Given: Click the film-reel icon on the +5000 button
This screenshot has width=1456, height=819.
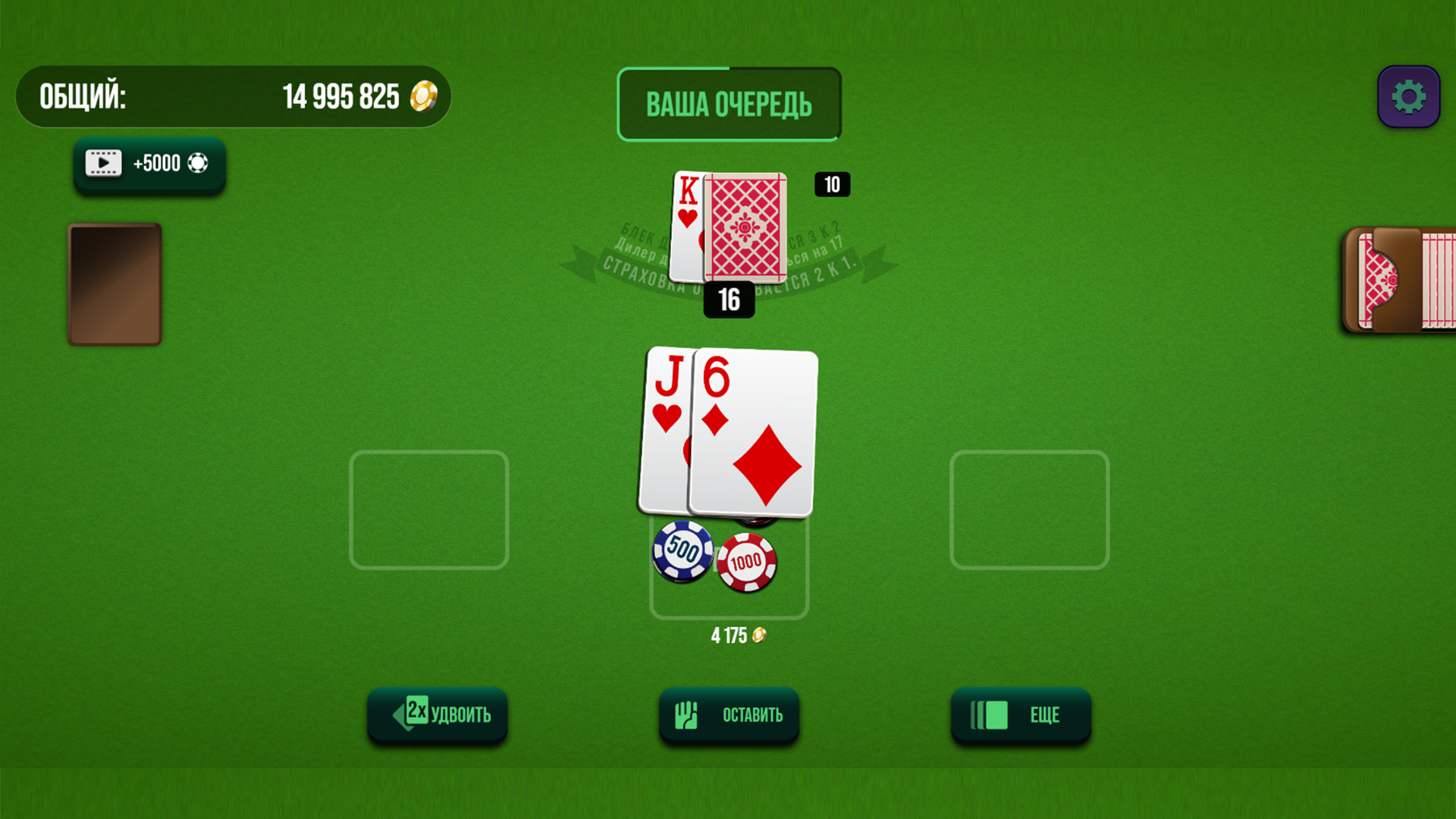Looking at the screenshot, I should [104, 162].
